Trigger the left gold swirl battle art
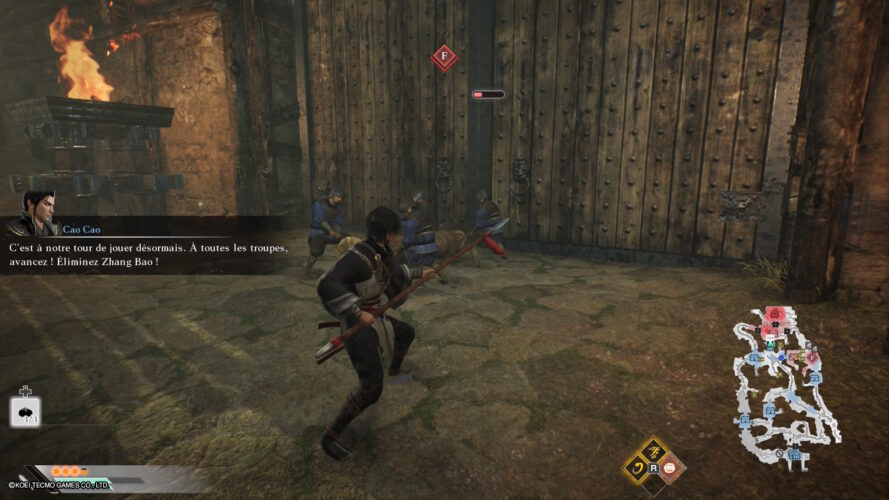Viewport: 889px width, 500px height. coord(636,467)
